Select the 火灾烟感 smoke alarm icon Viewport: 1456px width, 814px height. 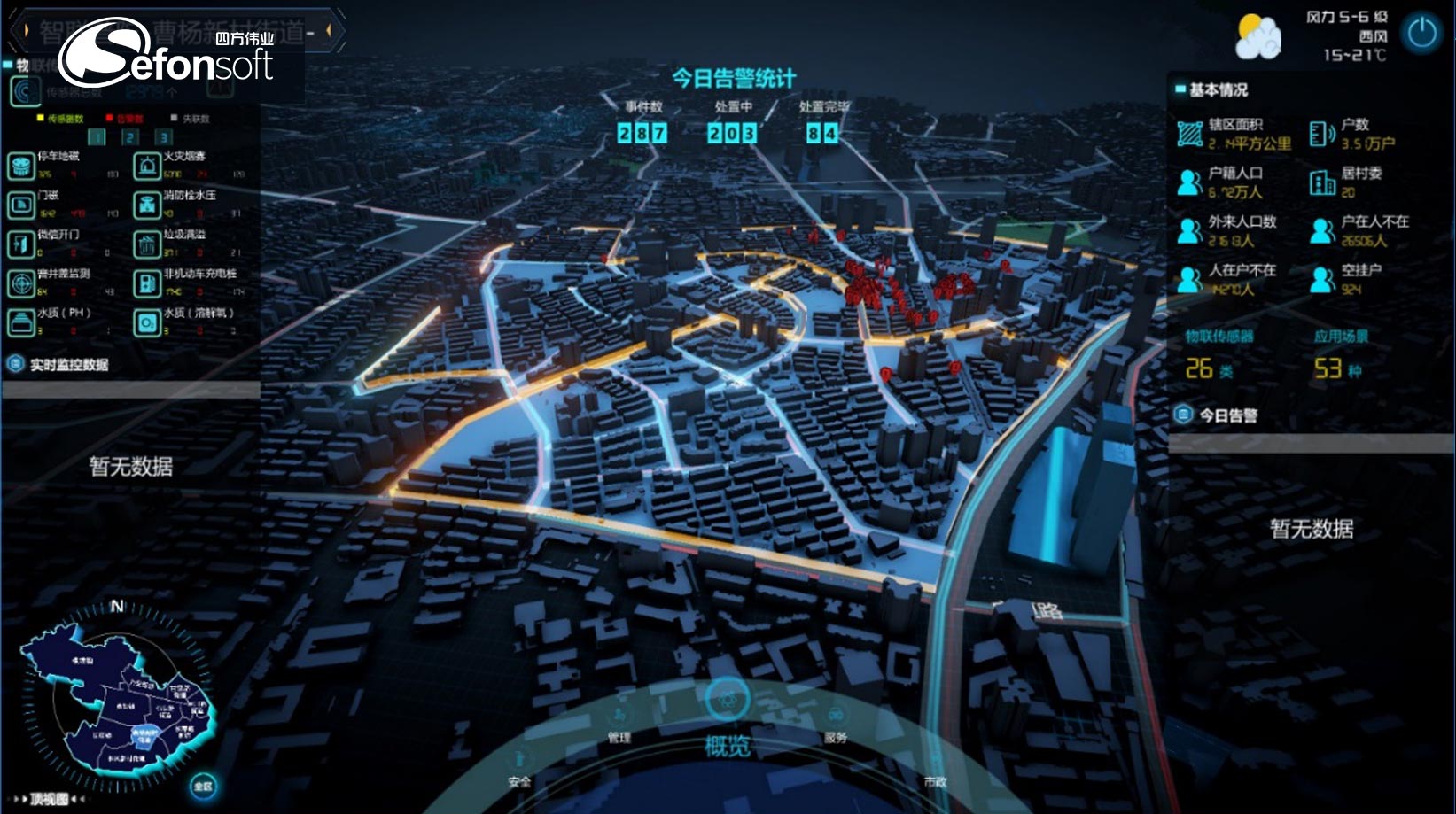146,165
